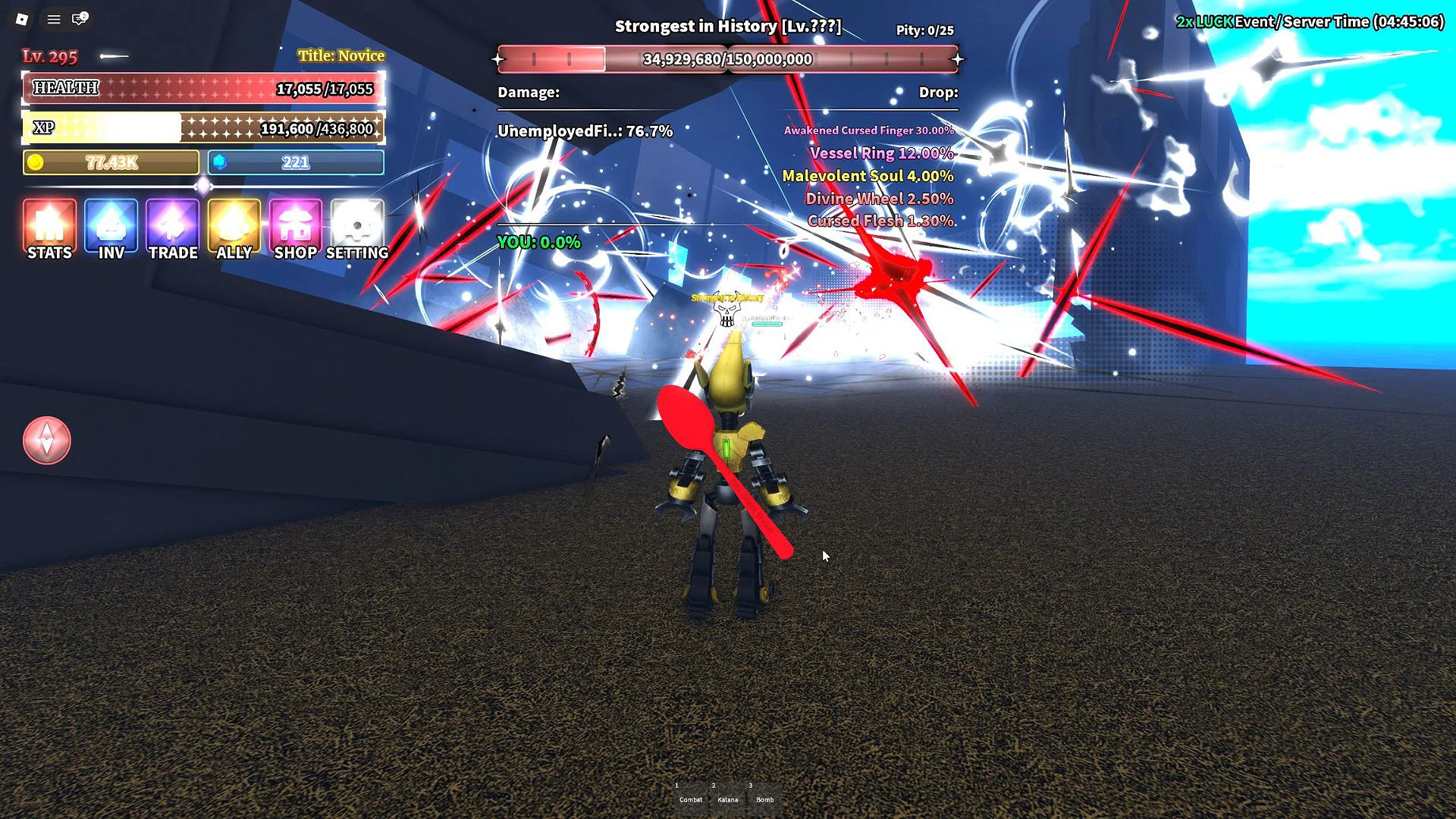The width and height of the screenshot is (1456, 819).
Task: Open the Roblox chat bubble icon
Action: (x=80, y=19)
